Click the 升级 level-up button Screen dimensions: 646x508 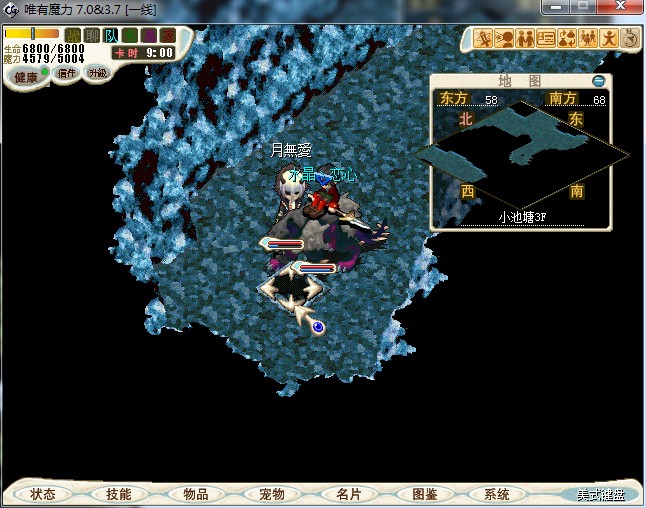click(97, 73)
